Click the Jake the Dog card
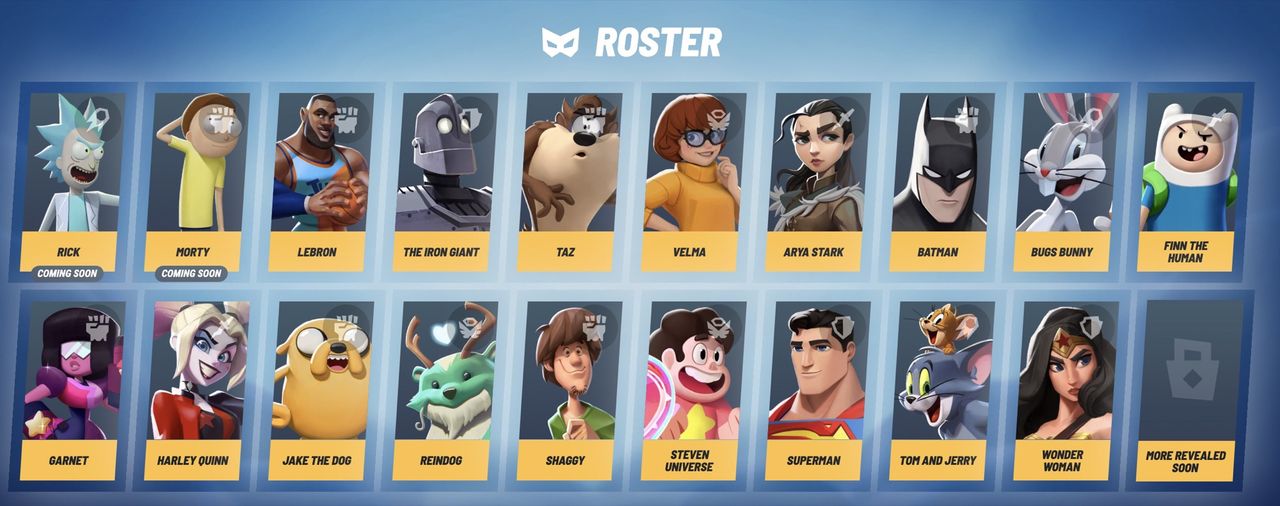Viewport: 1280px width, 506px height. pos(318,388)
